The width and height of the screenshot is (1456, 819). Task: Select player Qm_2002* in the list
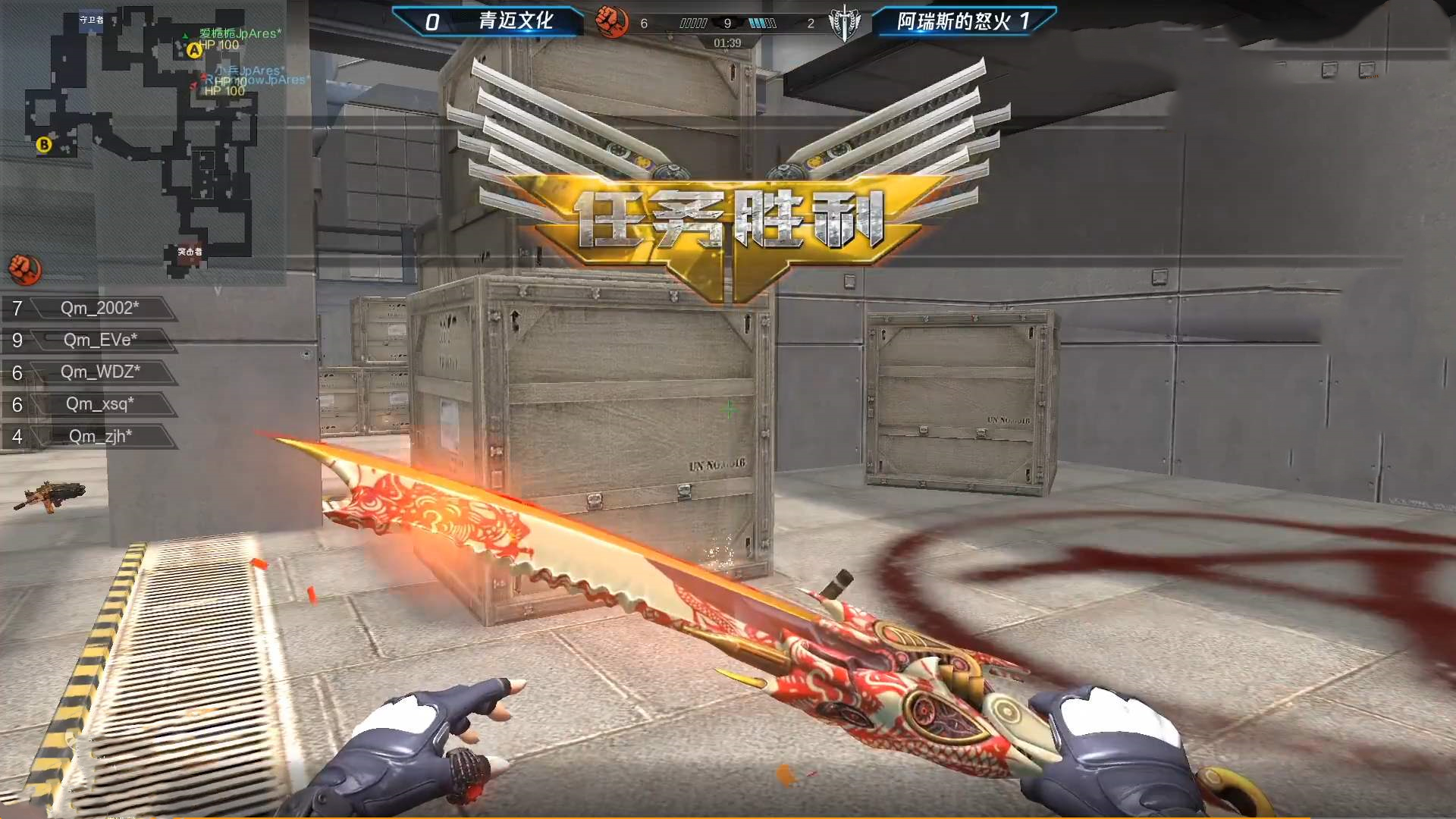coord(99,308)
